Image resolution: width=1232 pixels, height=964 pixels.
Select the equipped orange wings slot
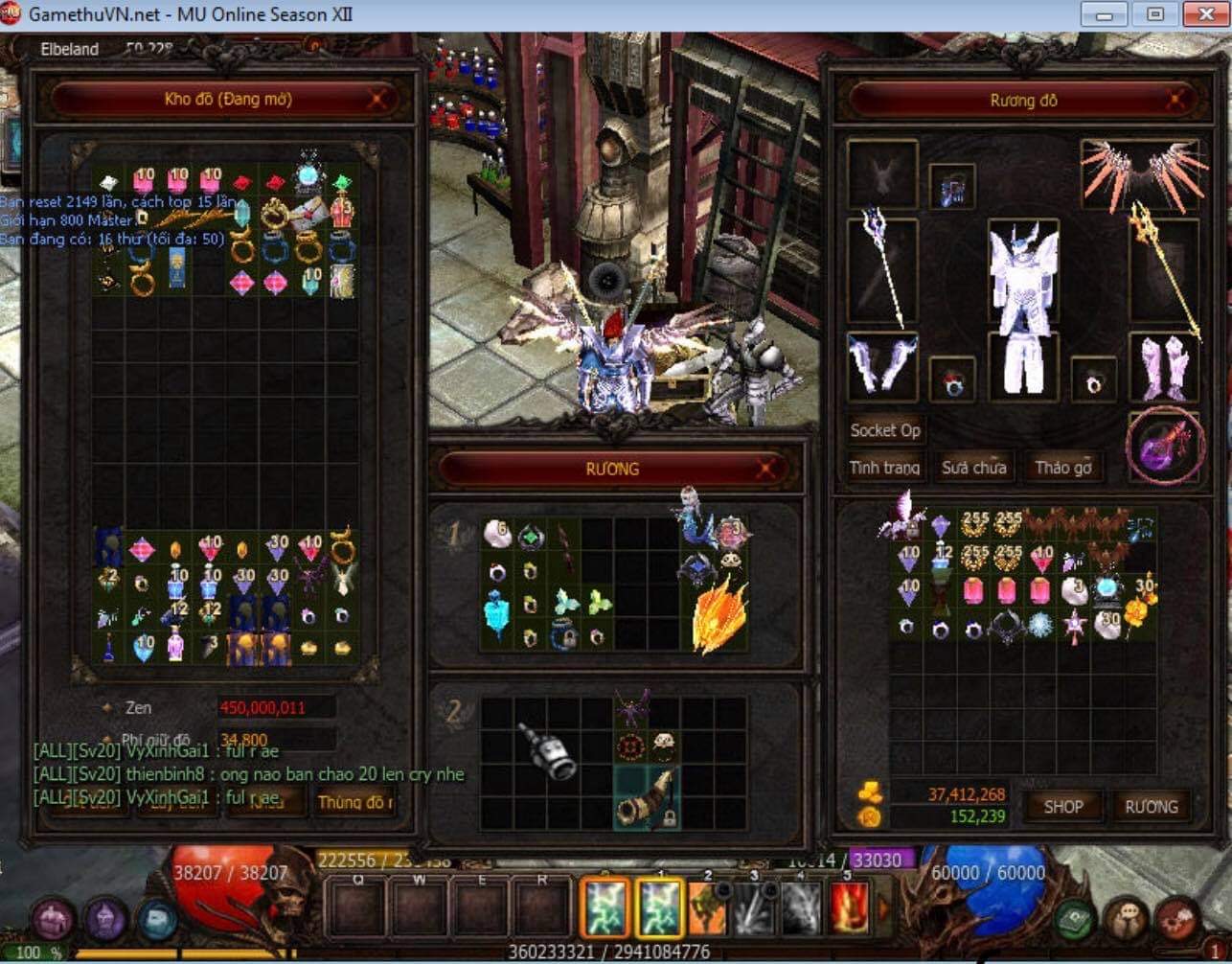(x=1139, y=173)
